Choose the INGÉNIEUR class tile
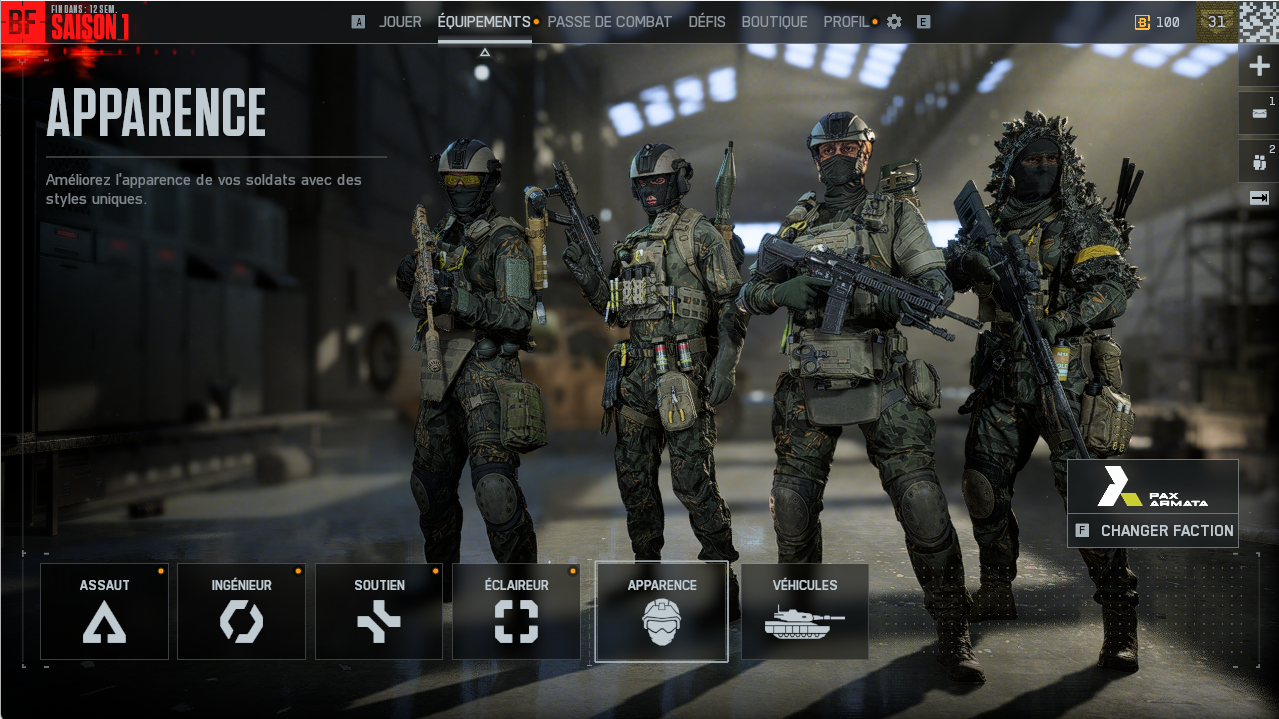Viewport: 1279px width, 719px height. 241,611
